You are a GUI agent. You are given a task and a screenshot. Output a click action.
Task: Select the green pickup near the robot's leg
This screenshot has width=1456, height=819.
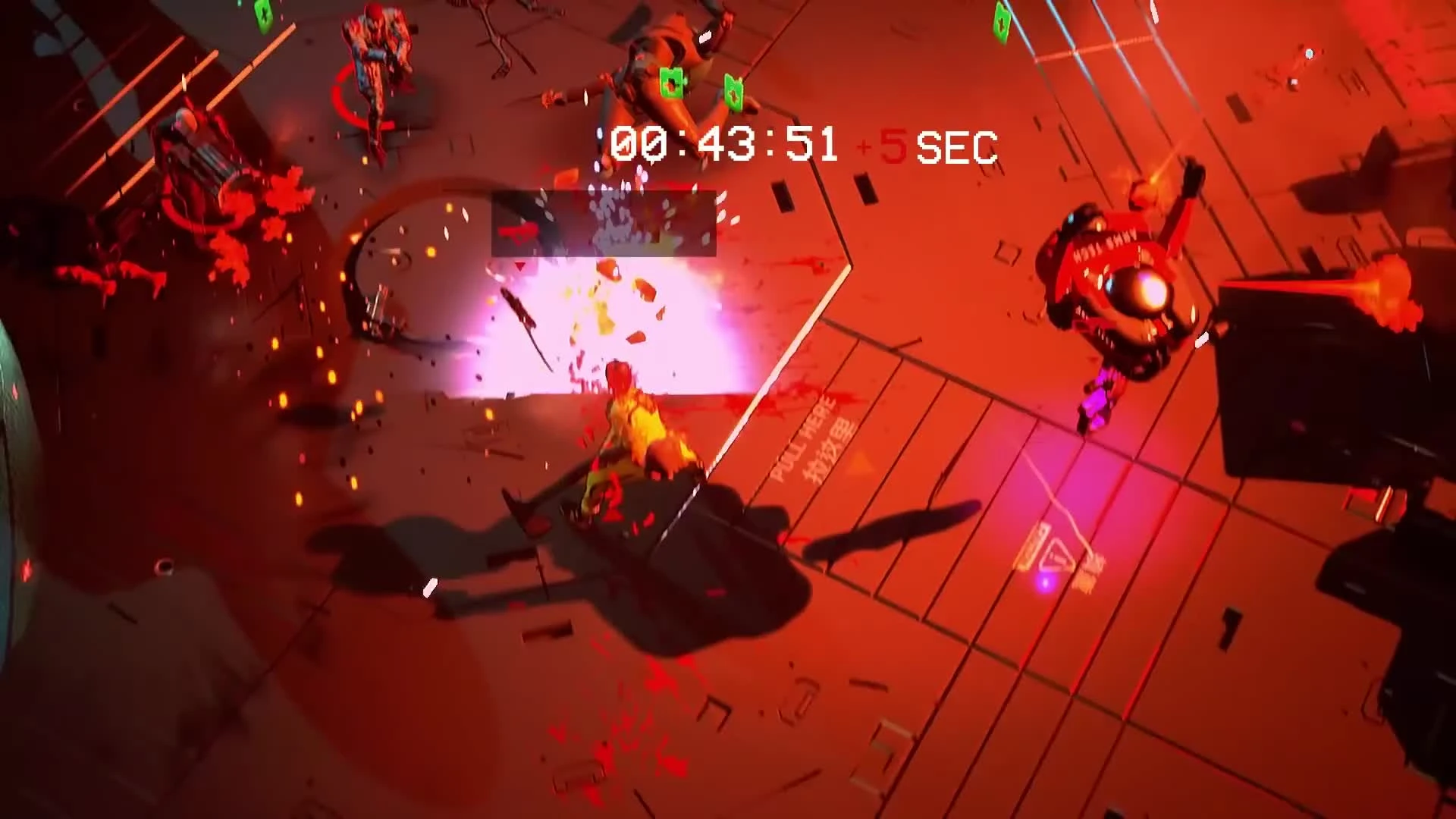(733, 91)
